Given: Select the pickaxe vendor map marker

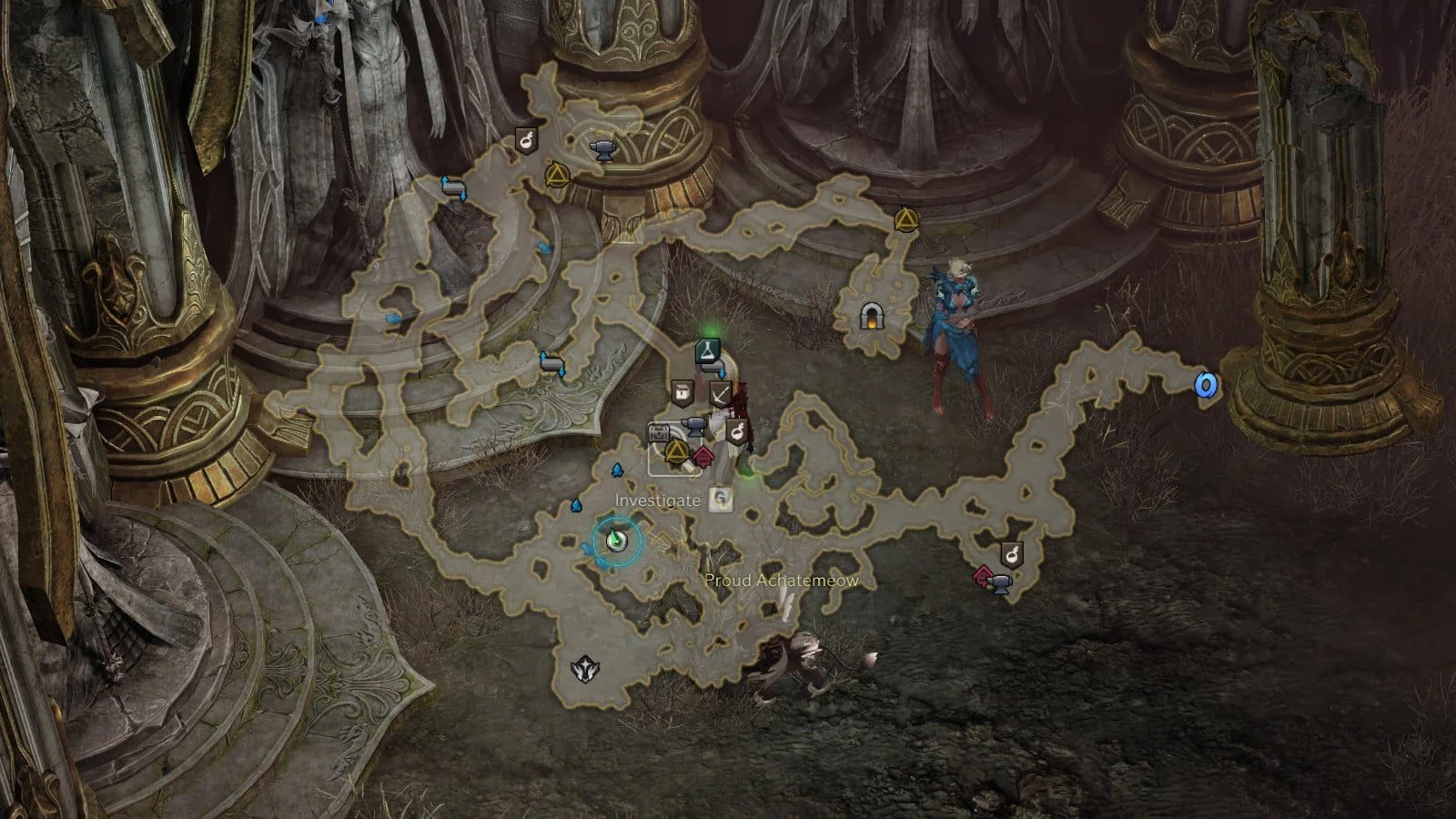Looking at the screenshot, I should tap(721, 394).
